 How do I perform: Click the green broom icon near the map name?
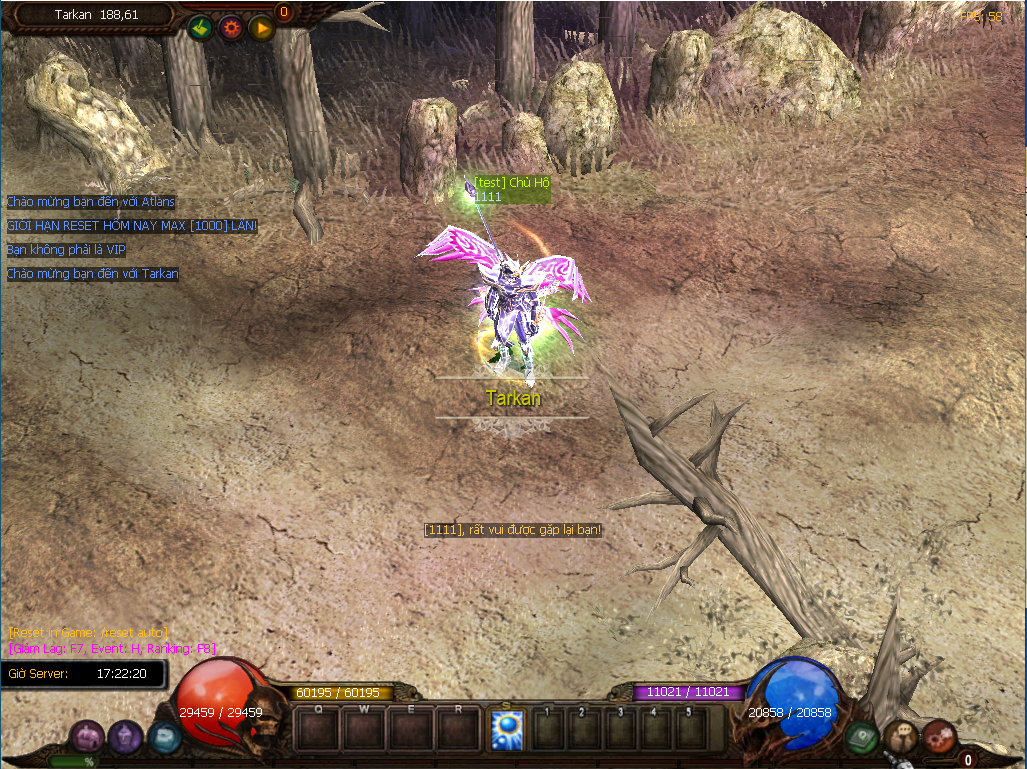pyautogui.click(x=200, y=28)
